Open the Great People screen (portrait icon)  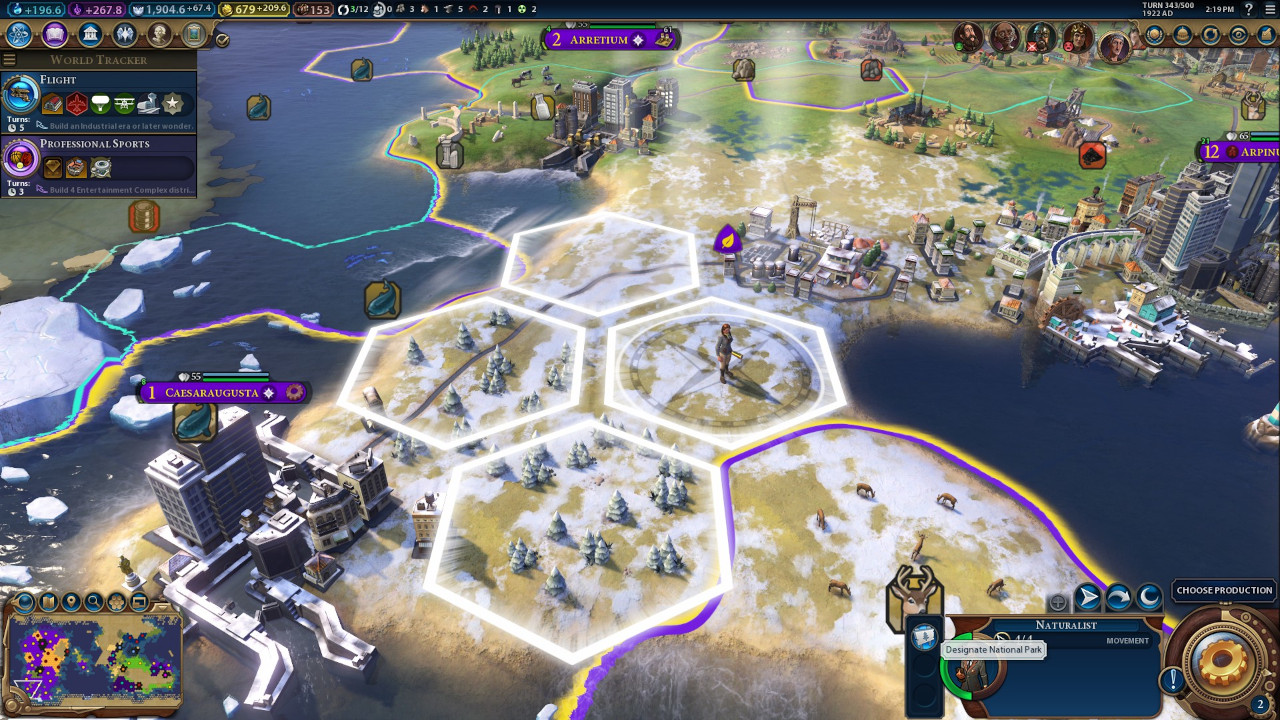[157, 34]
